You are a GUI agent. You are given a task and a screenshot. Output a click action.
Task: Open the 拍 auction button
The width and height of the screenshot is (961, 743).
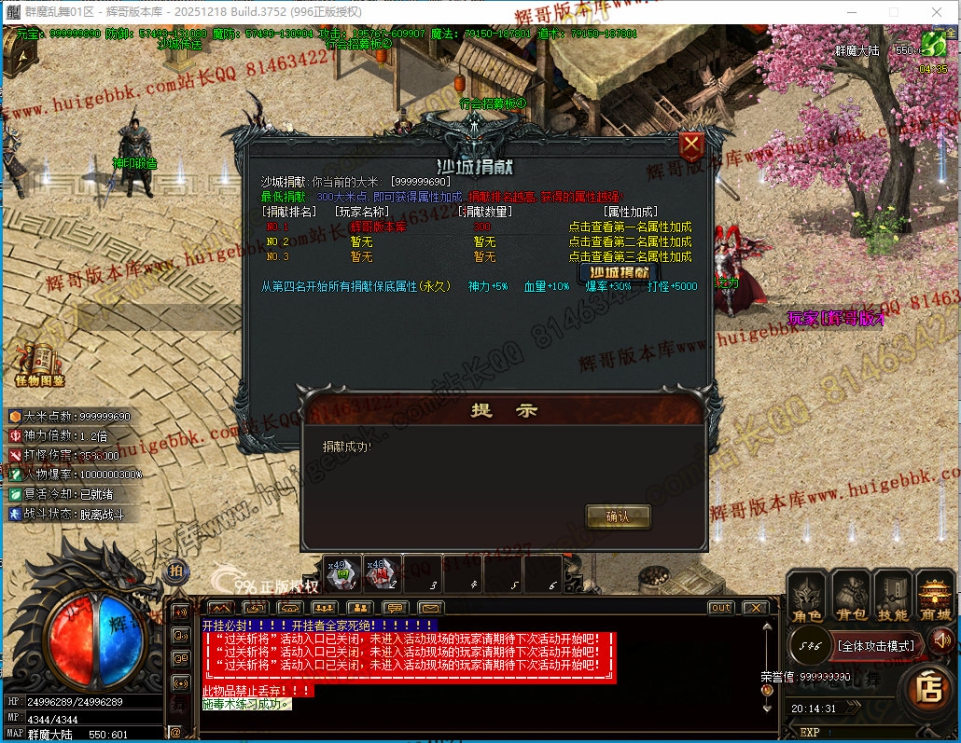[176, 570]
